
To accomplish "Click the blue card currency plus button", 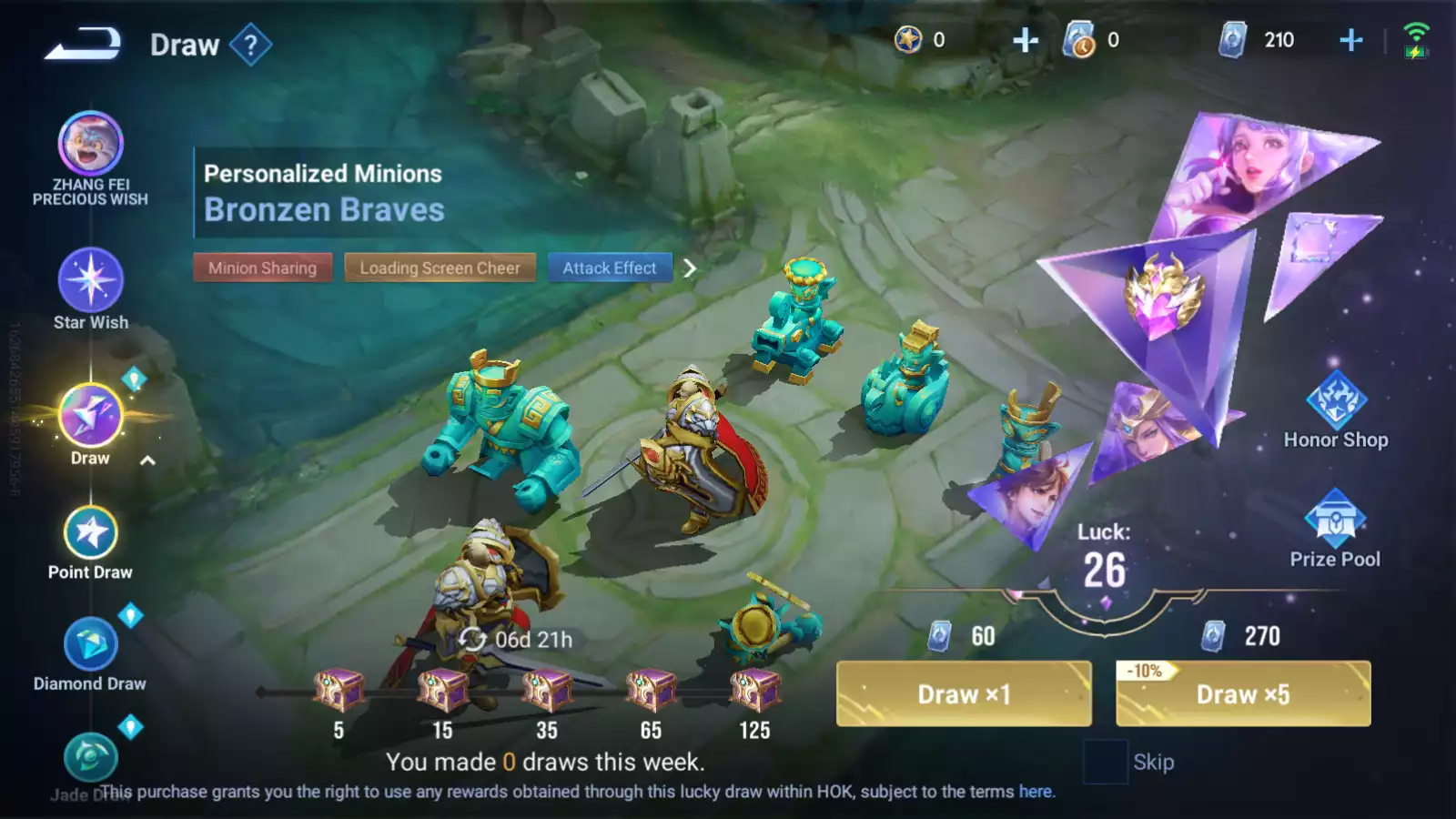I will 1350,39.
